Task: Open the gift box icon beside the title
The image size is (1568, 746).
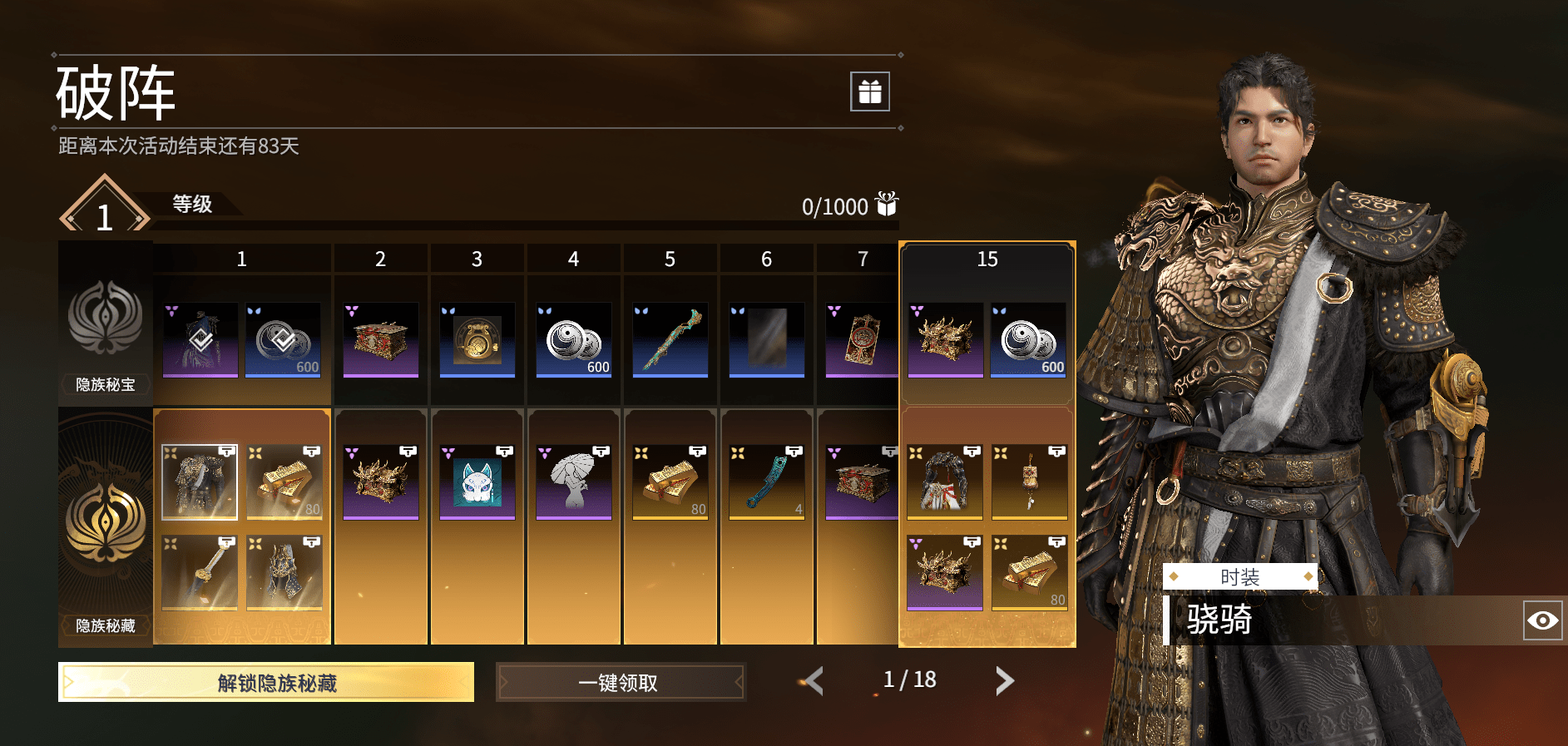Action: tap(869, 91)
